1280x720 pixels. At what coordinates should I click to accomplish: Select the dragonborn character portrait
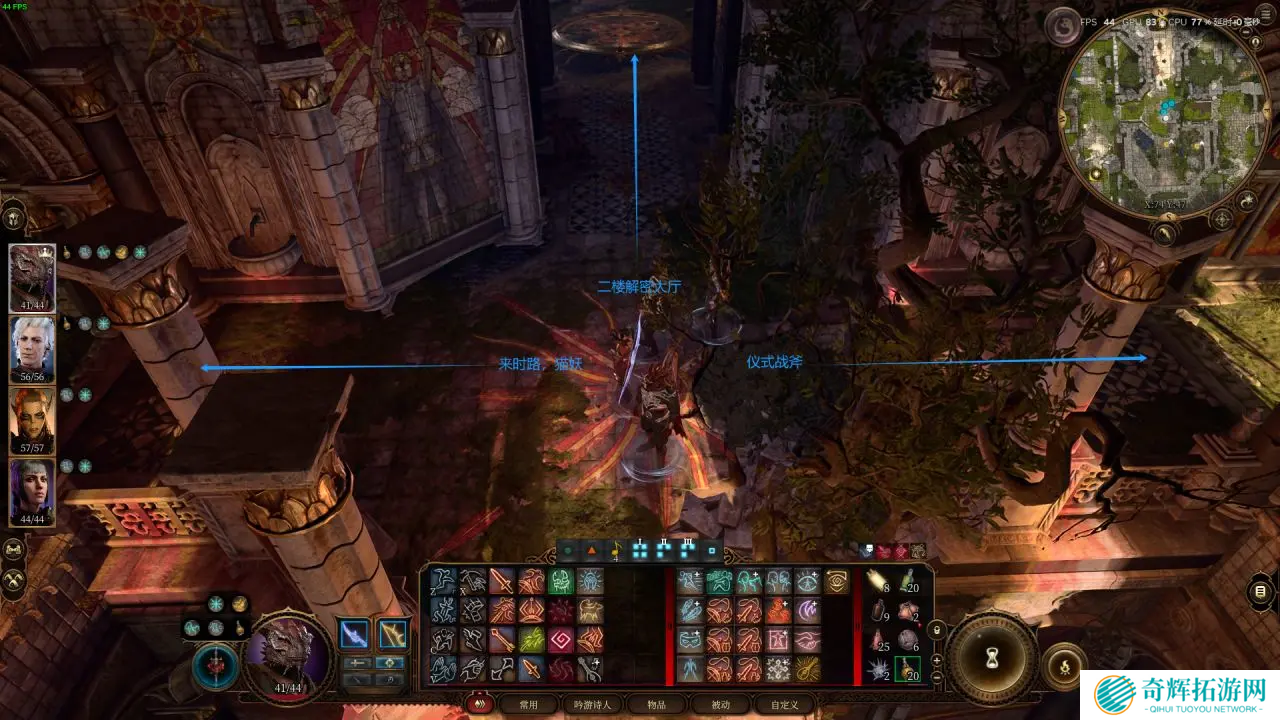pos(32,278)
